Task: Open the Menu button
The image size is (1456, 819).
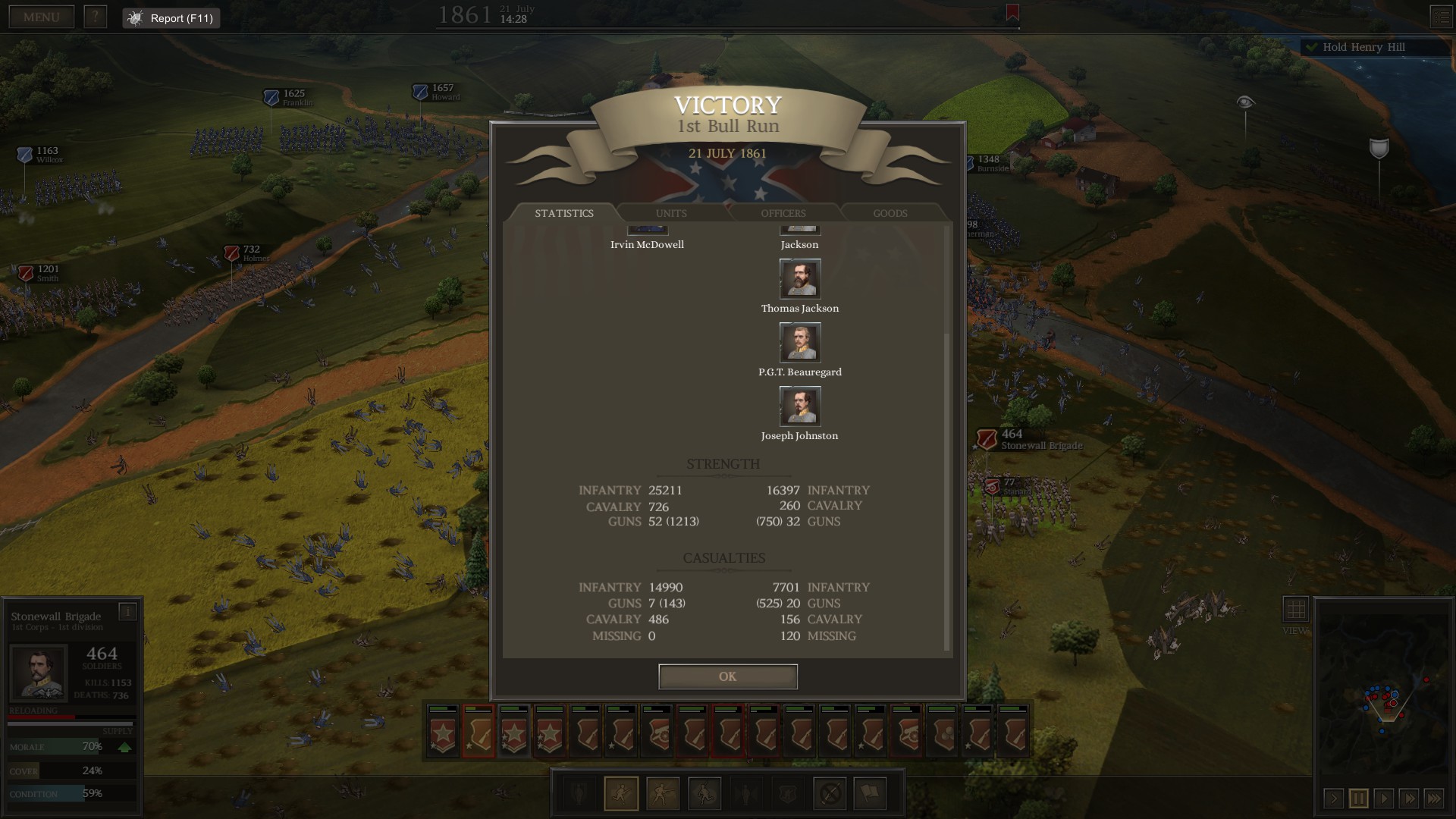Action: click(x=41, y=17)
